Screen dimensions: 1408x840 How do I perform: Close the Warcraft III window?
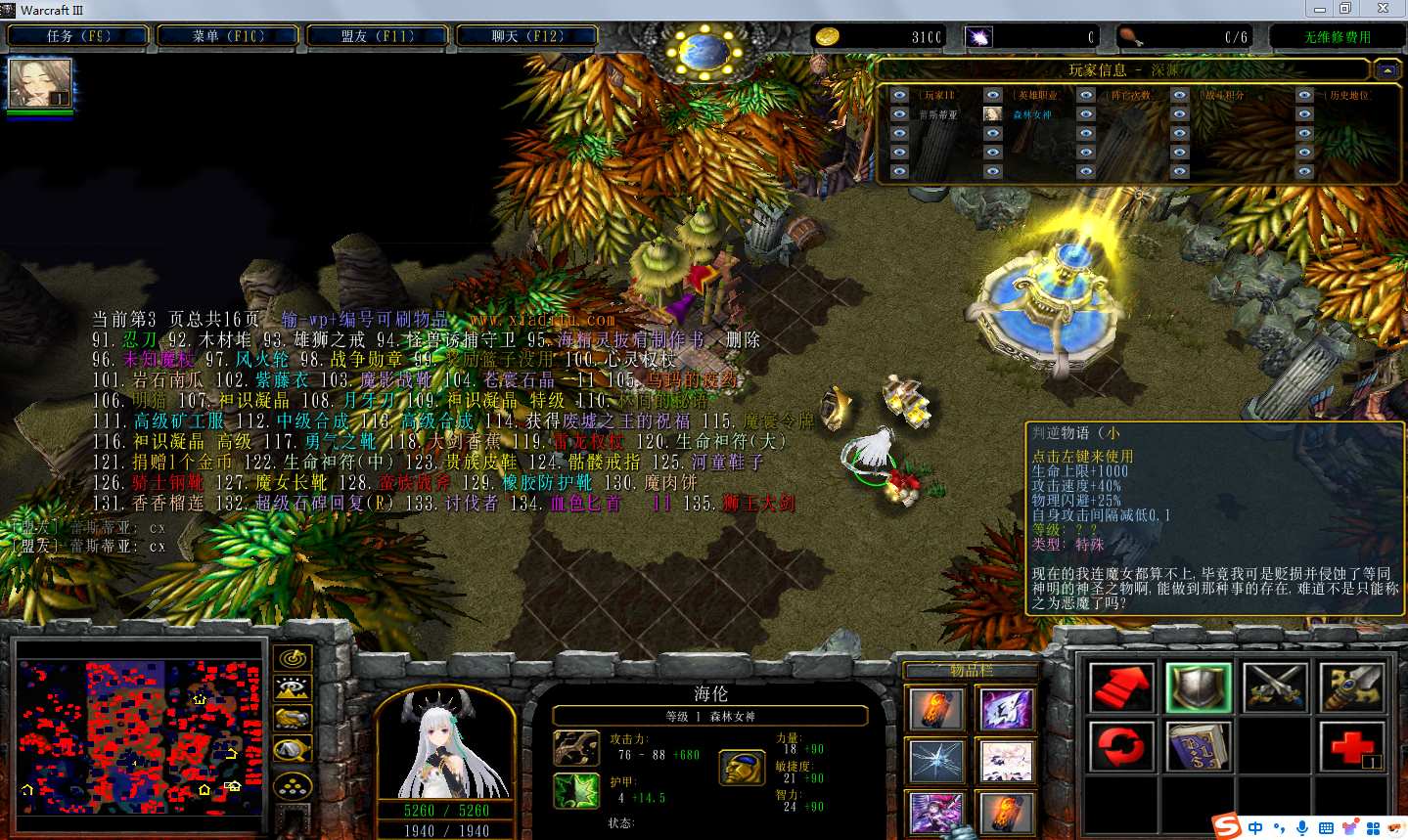click(x=1383, y=9)
